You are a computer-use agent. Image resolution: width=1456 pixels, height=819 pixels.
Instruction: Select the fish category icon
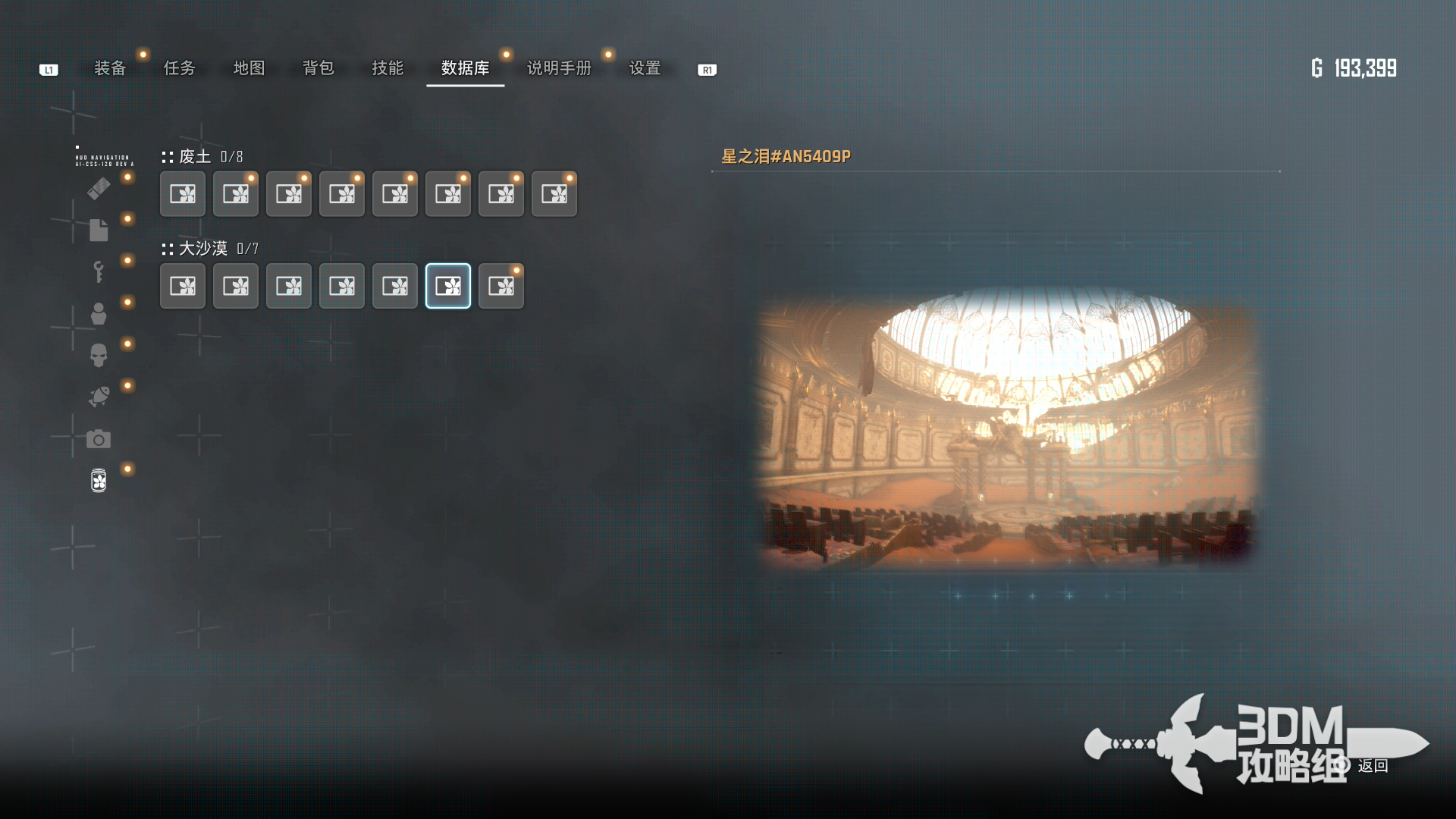coord(99,397)
